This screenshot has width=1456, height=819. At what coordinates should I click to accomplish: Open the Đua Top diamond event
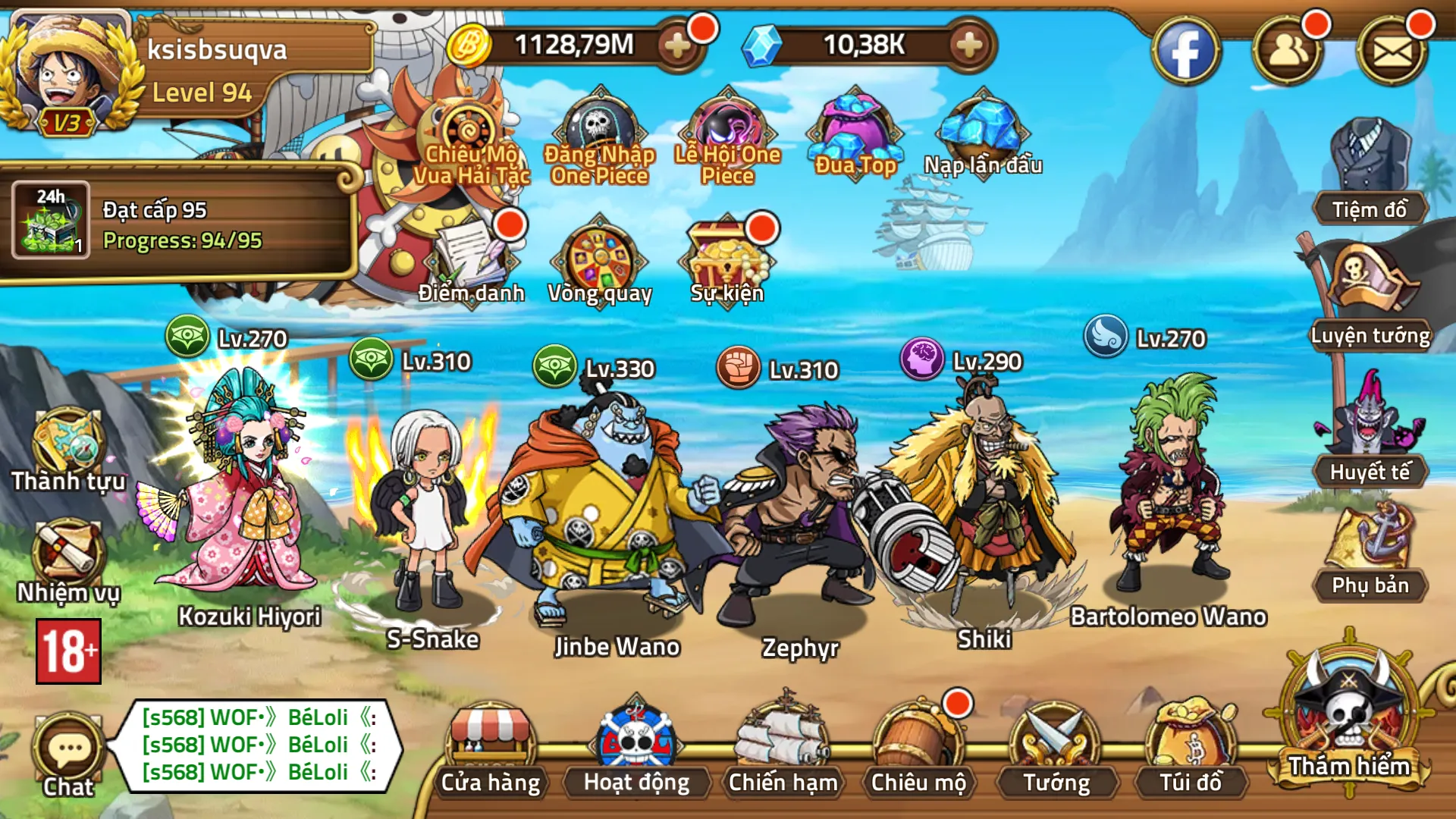853,133
